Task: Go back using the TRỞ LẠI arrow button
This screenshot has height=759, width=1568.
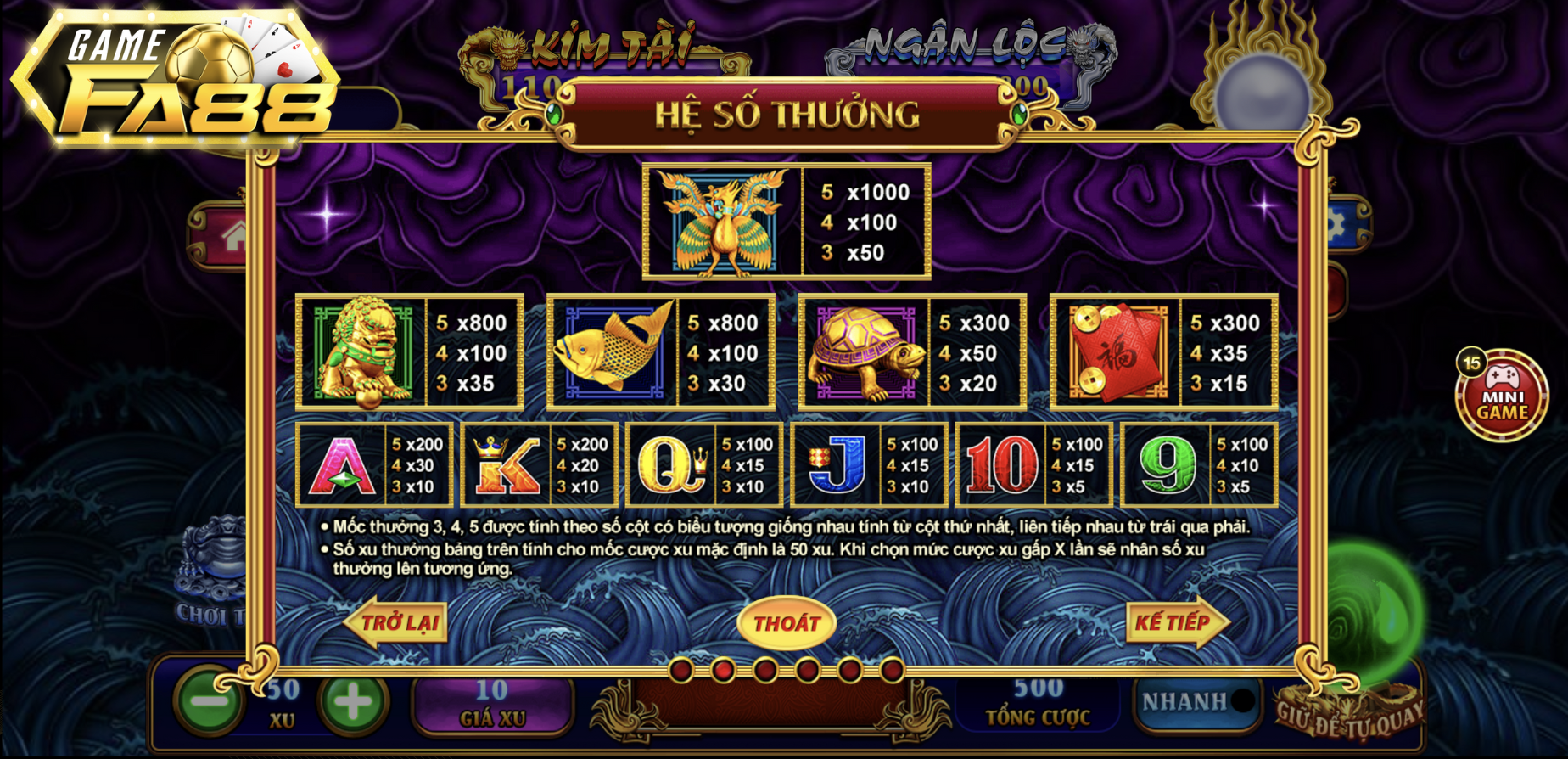Action: [395, 622]
